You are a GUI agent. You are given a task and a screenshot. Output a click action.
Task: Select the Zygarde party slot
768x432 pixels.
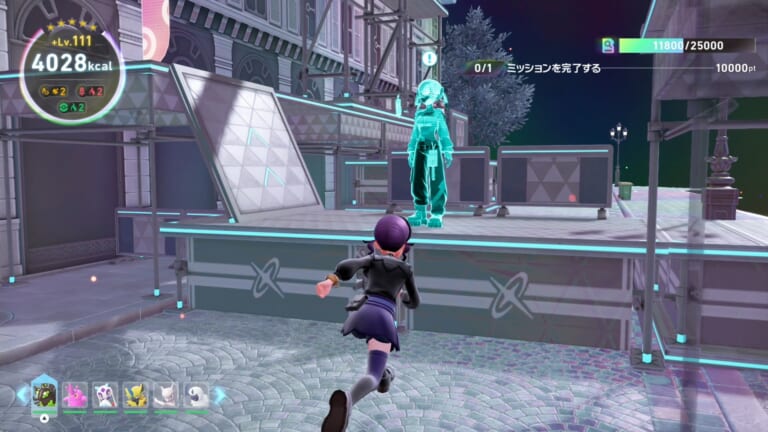pyautogui.click(x=45, y=394)
